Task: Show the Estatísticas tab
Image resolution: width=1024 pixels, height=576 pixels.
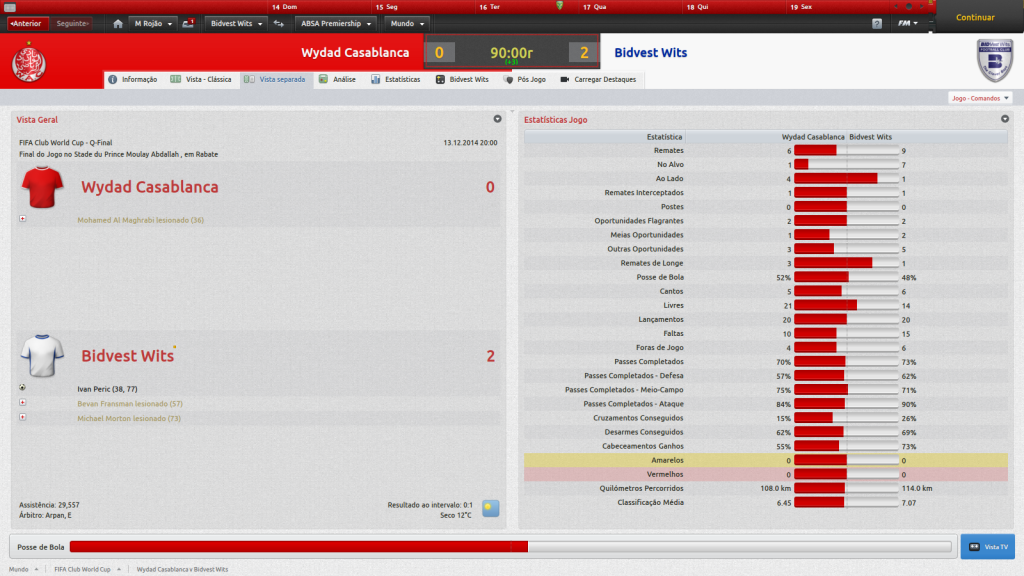Action: tap(396, 79)
